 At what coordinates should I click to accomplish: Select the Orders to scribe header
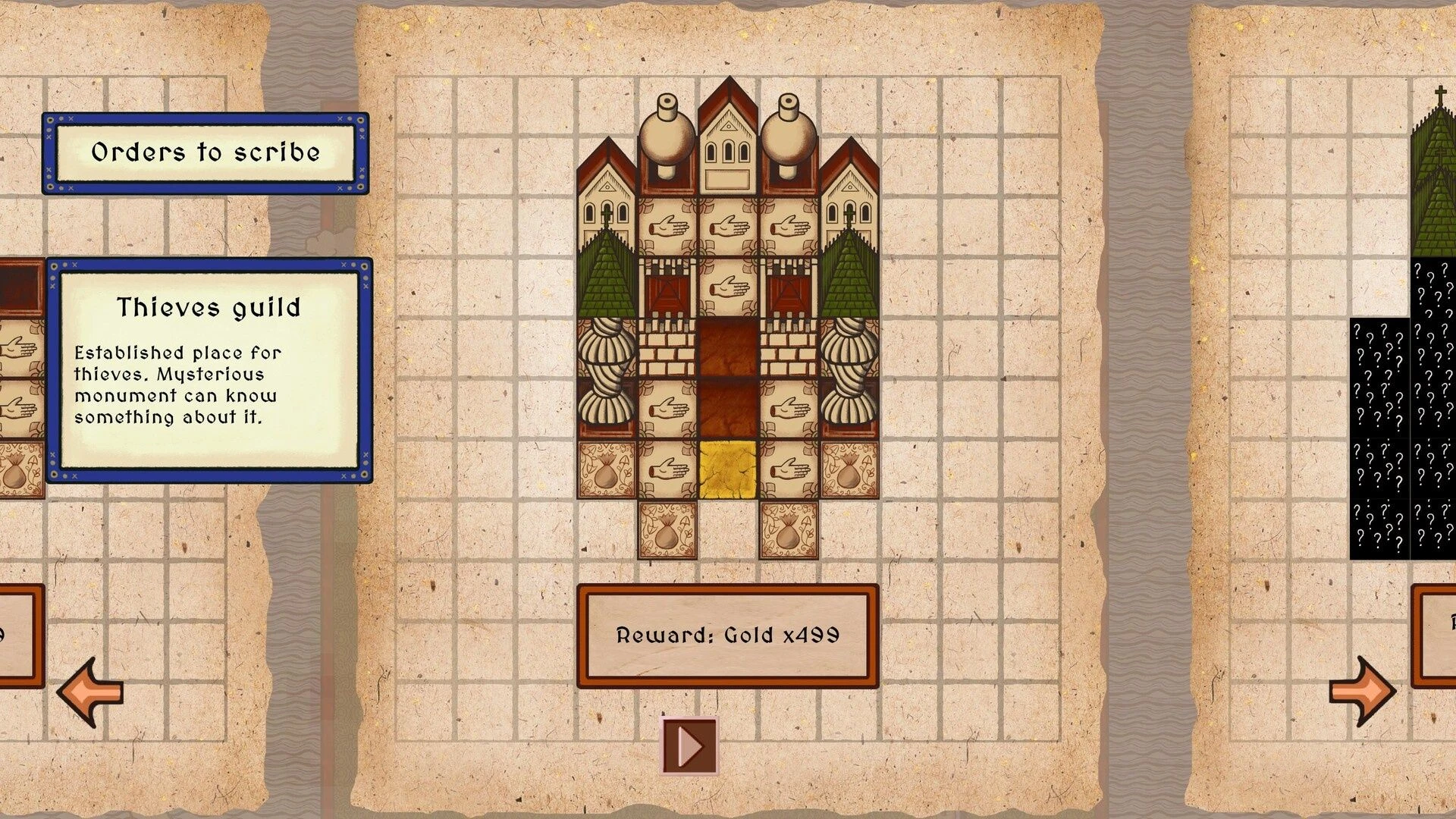point(206,153)
